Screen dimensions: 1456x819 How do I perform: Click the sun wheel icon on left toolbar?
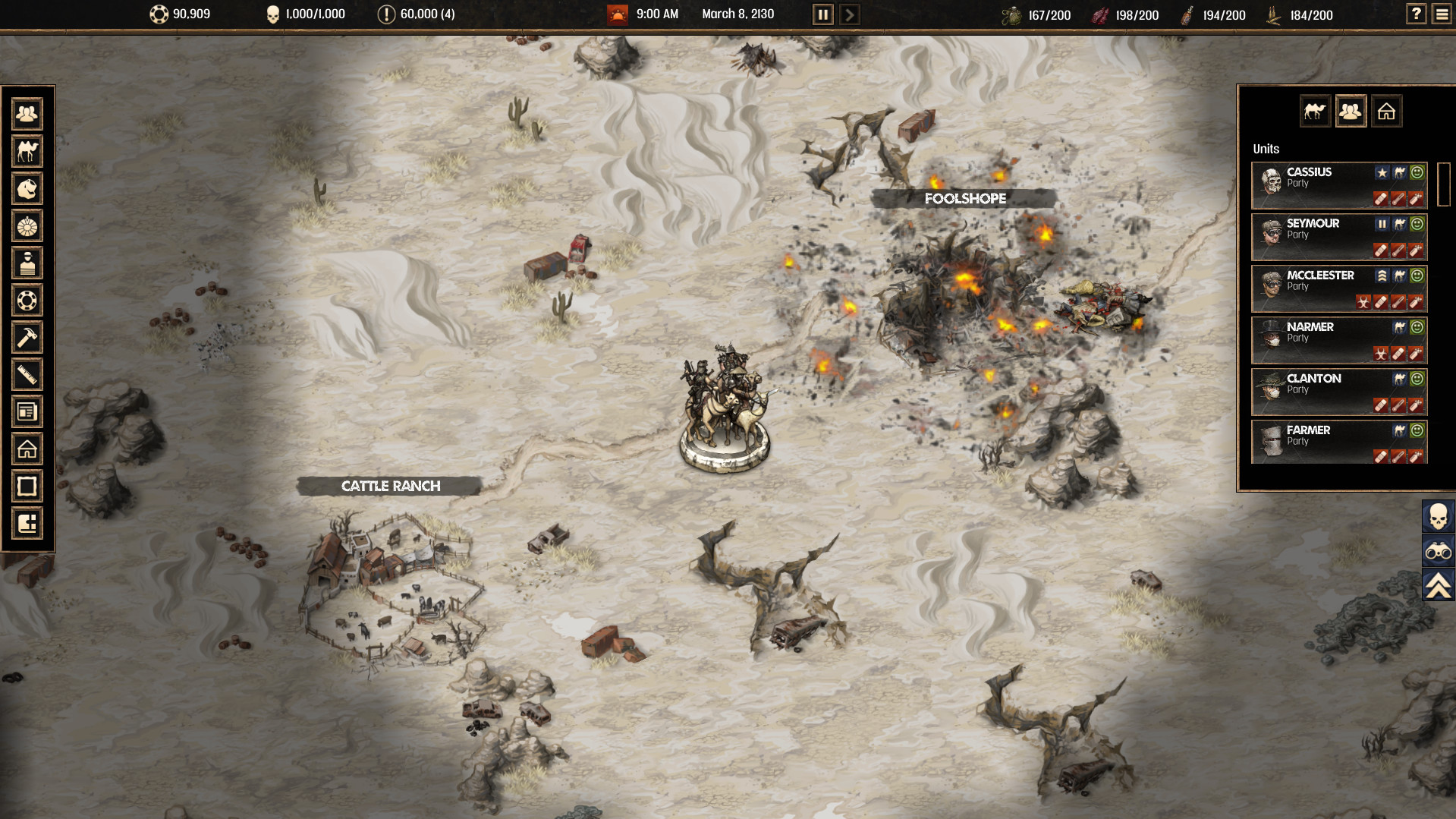click(x=27, y=226)
